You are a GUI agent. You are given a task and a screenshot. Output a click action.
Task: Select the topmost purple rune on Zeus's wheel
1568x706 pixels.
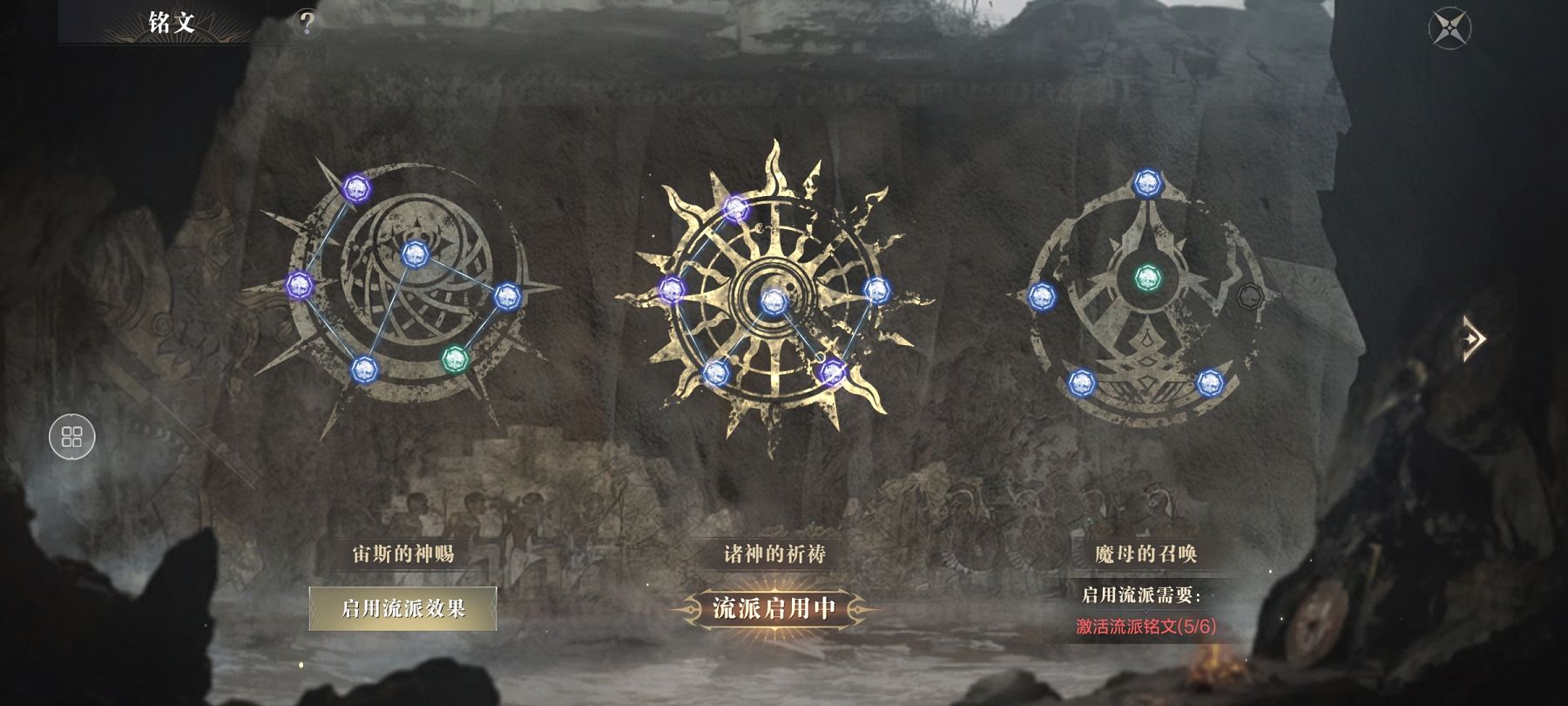click(356, 188)
